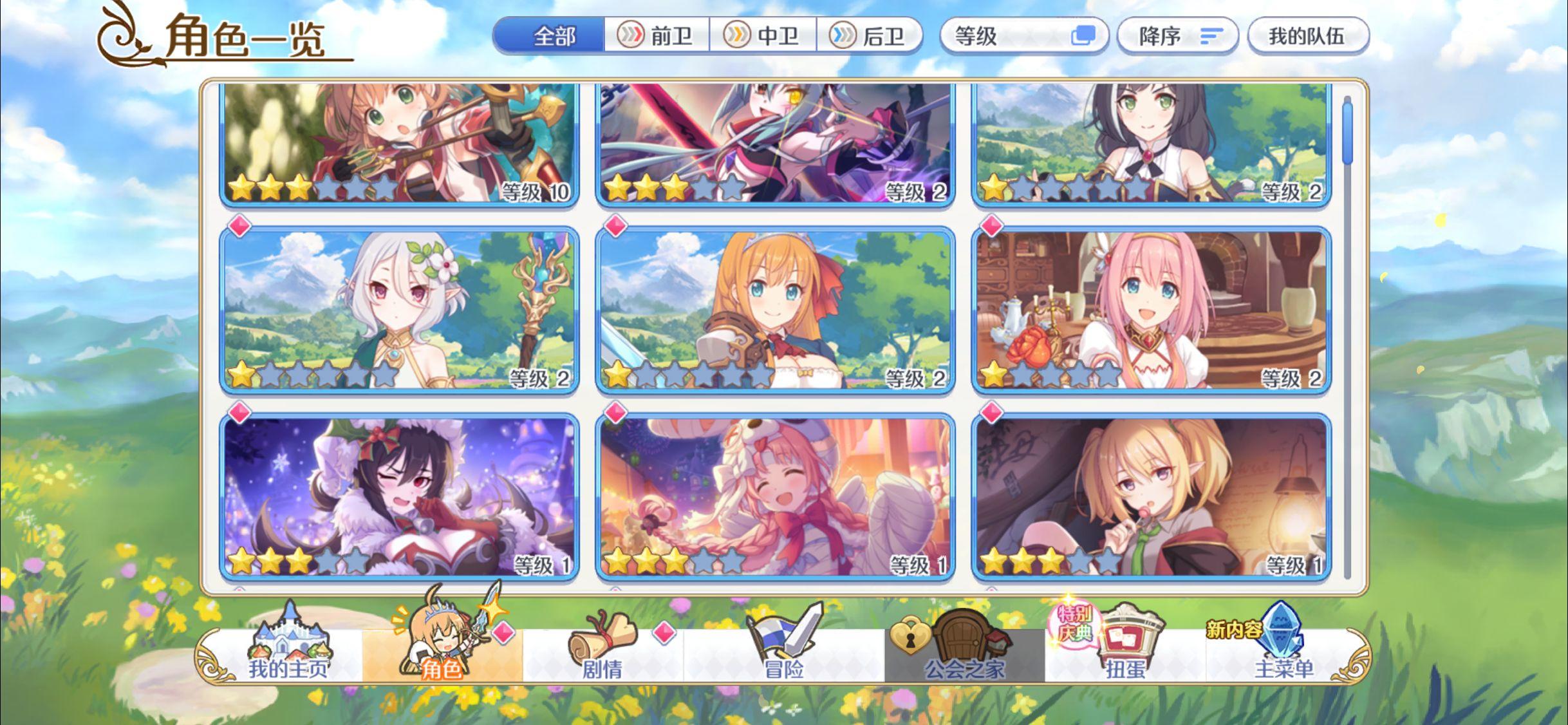Toggle the 前卫 vanguard position filter
Viewport: 1568px width, 725px height.
pos(657,37)
